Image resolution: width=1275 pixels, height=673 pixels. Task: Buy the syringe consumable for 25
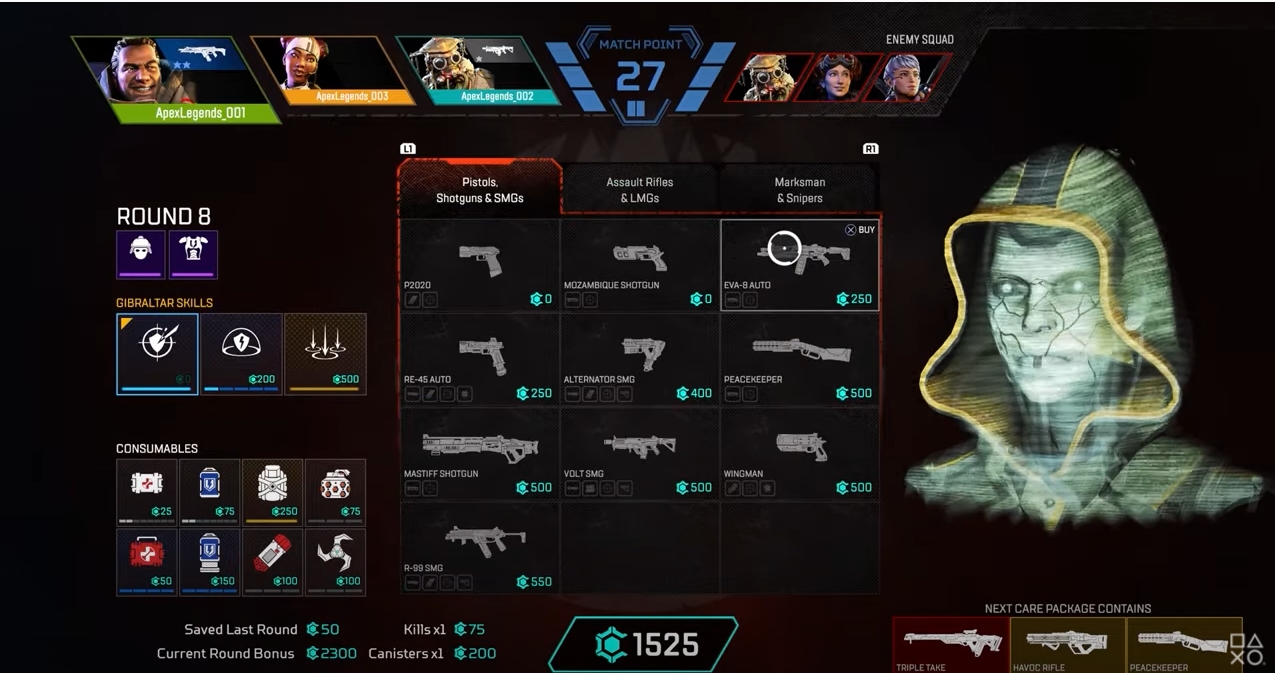click(147, 491)
